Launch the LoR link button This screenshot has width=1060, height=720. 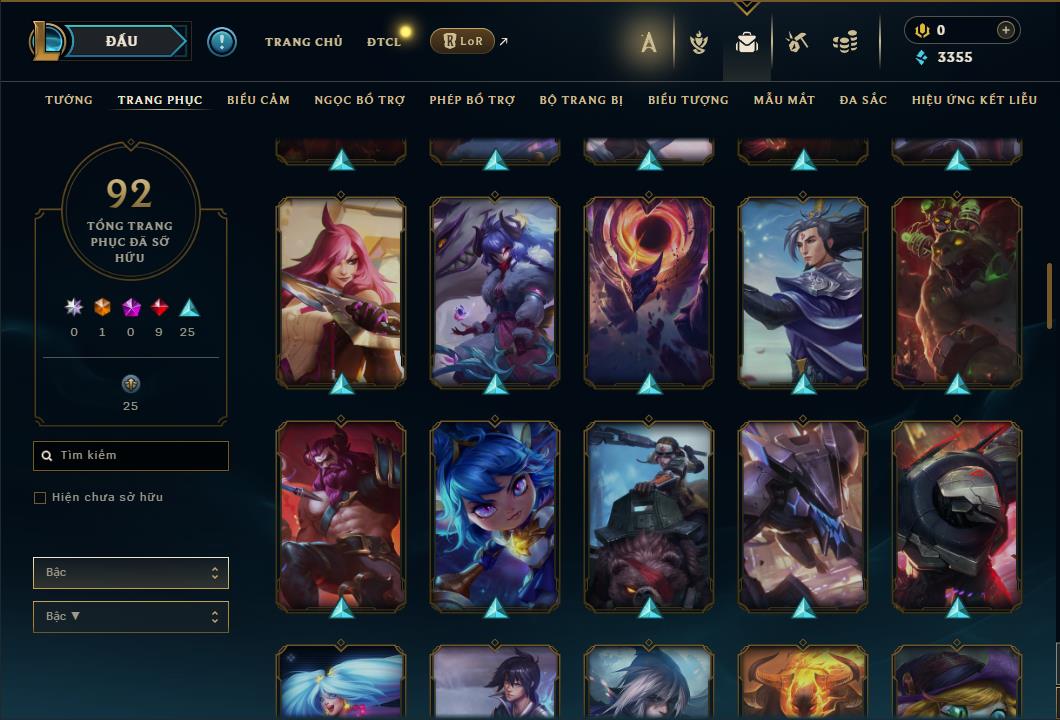[x=462, y=41]
